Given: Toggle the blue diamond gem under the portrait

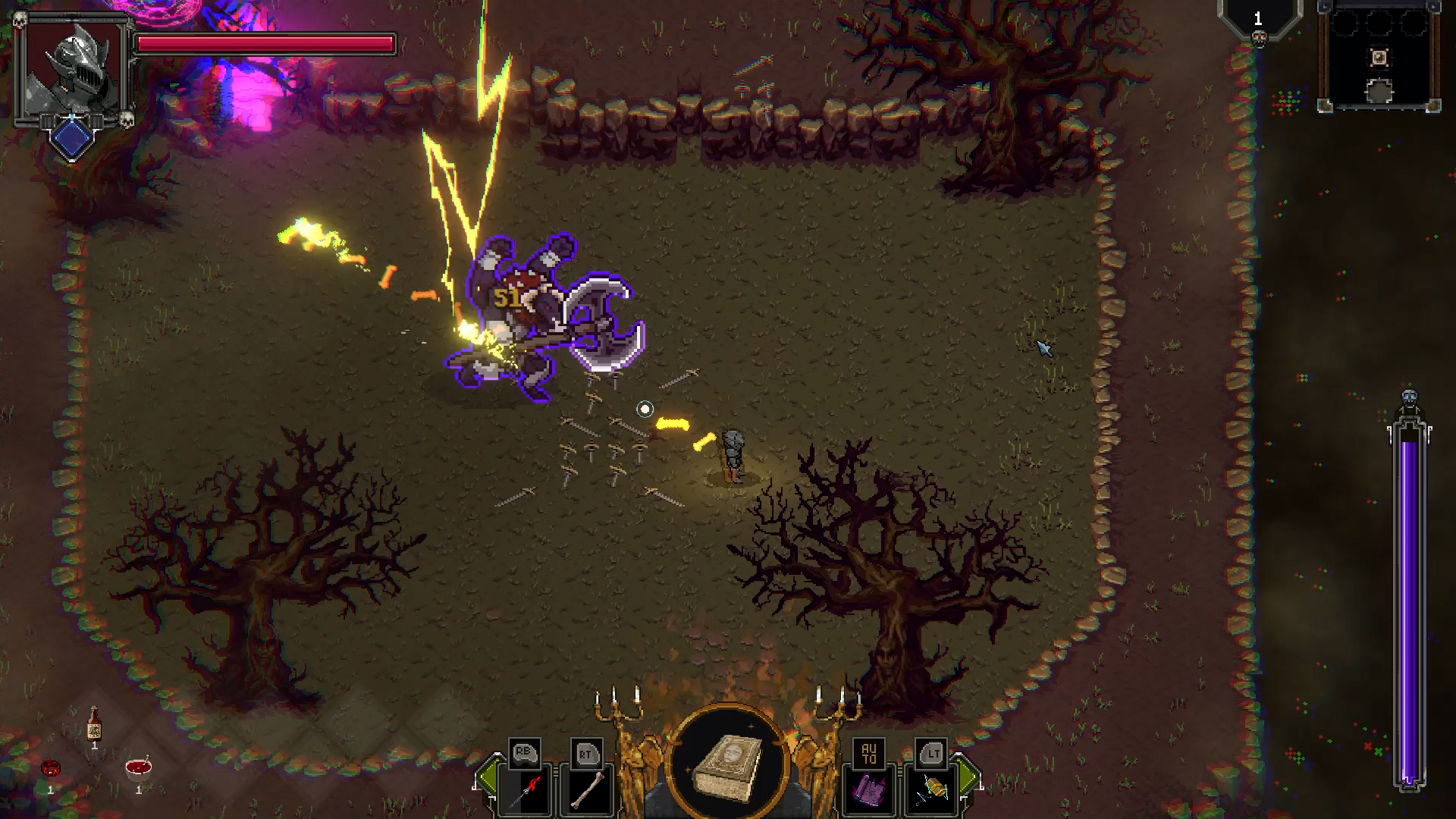Looking at the screenshot, I should (x=72, y=138).
